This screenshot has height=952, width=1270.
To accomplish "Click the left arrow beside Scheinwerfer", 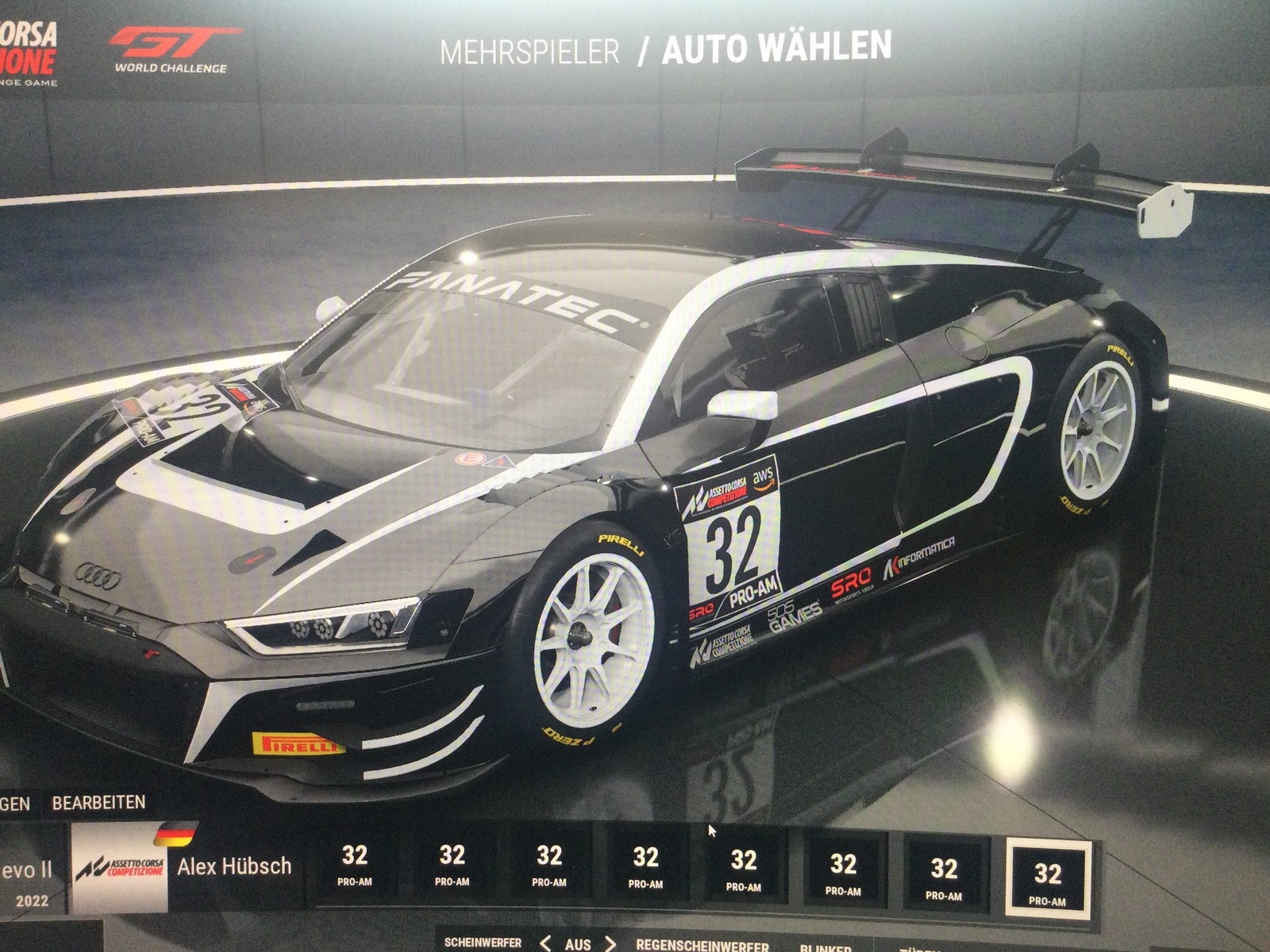I will pos(545,943).
